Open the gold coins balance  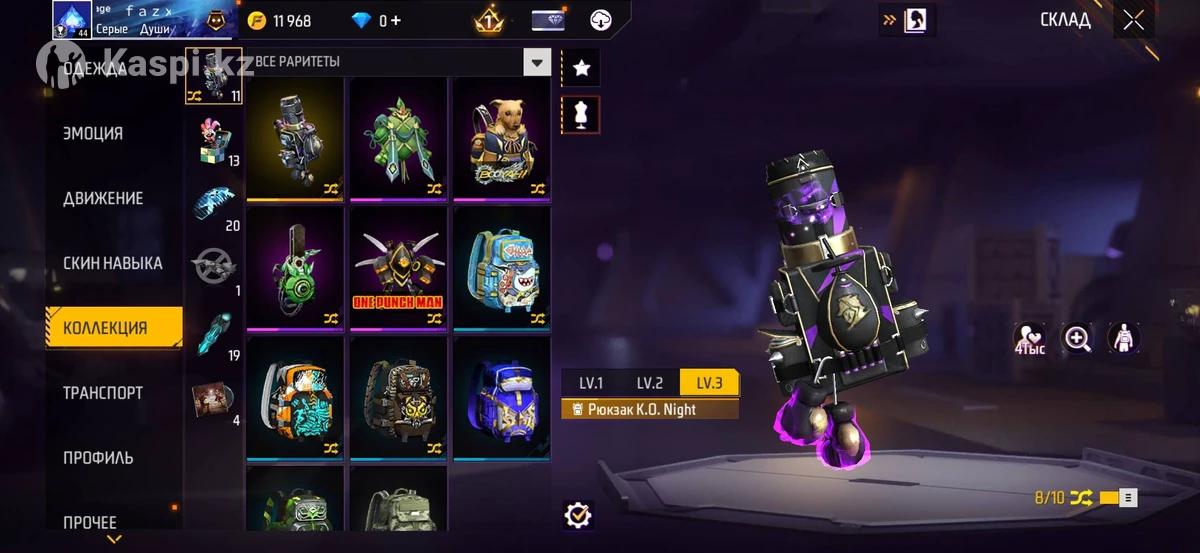coord(280,21)
